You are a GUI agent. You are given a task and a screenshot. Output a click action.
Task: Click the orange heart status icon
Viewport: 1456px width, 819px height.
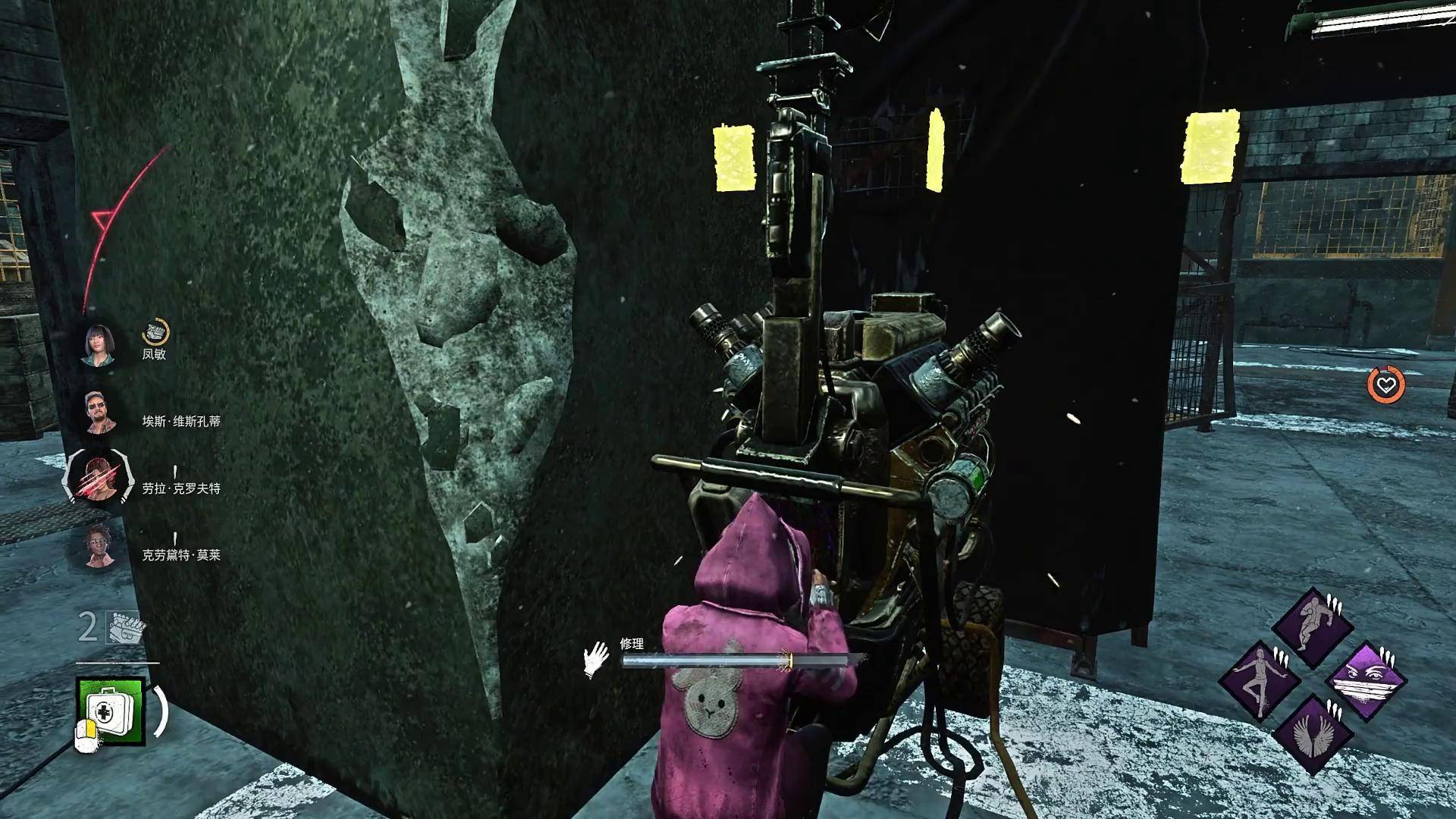pos(1385,385)
